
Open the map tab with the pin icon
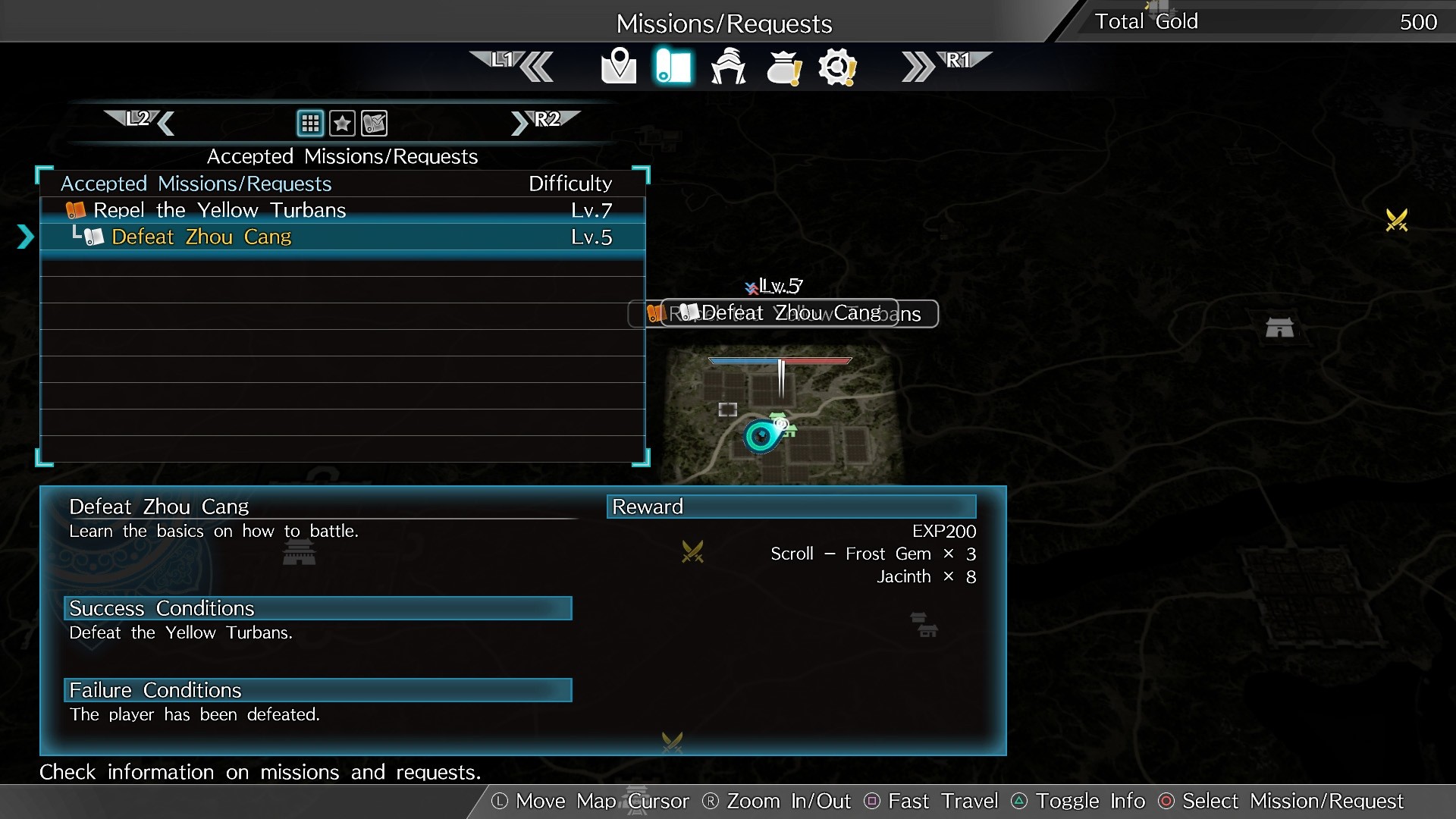pyautogui.click(x=619, y=67)
